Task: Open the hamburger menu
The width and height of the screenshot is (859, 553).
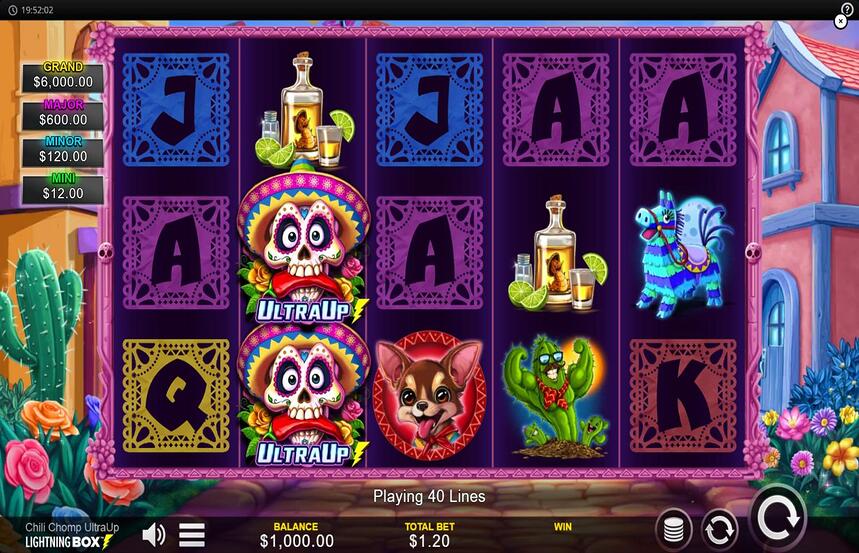Action: point(192,534)
